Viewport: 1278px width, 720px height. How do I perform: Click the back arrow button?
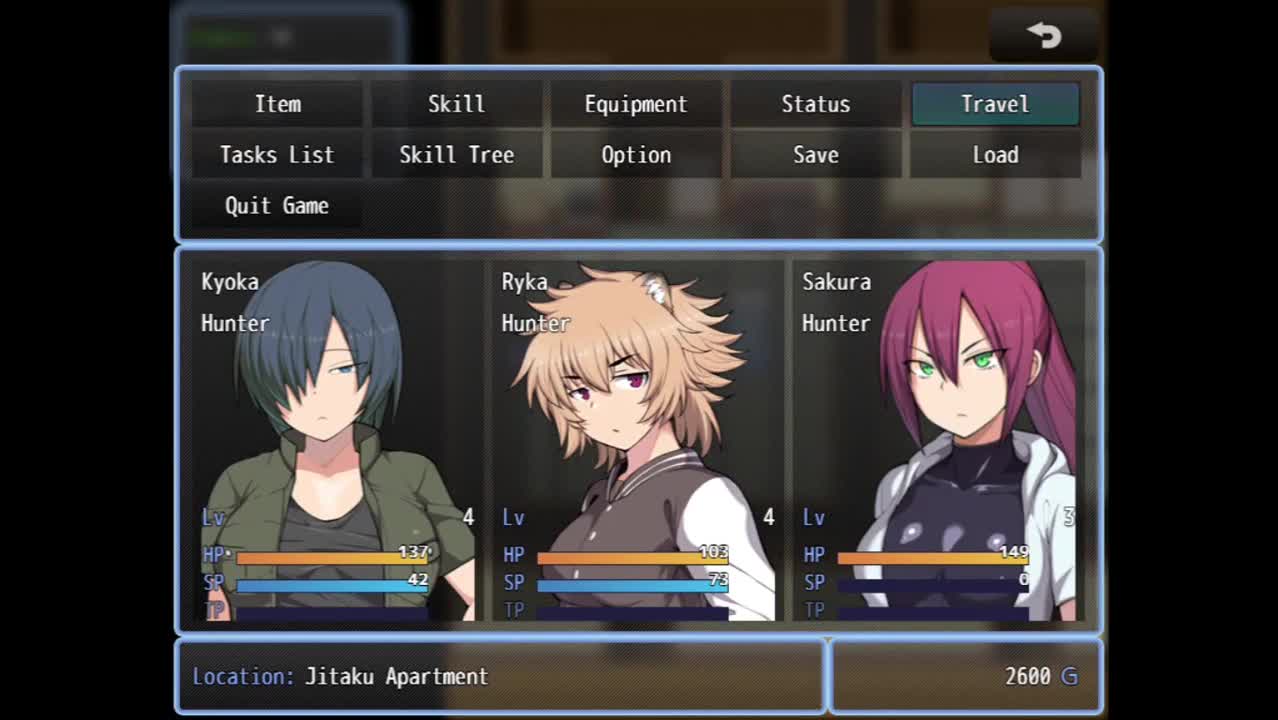pyautogui.click(x=1043, y=36)
